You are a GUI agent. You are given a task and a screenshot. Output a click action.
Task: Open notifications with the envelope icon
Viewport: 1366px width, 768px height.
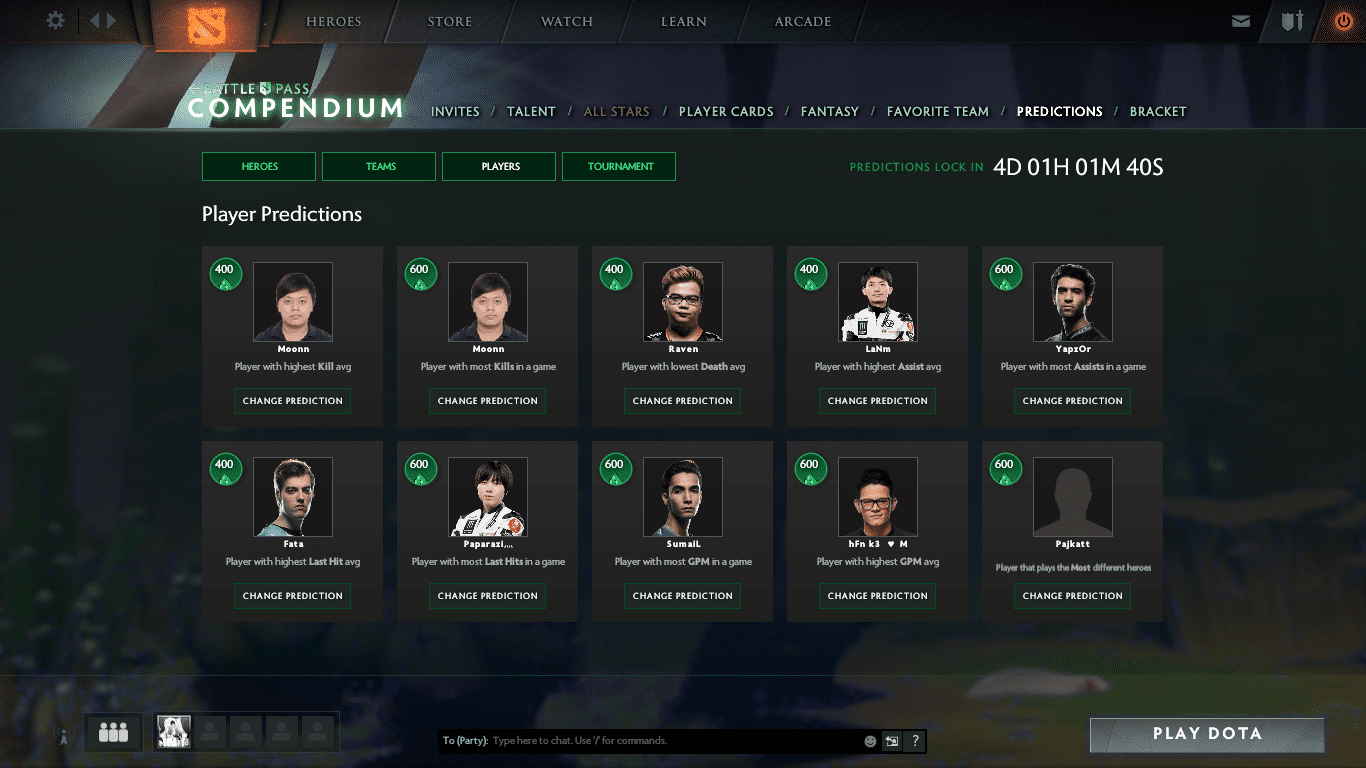click(1241, 20)
